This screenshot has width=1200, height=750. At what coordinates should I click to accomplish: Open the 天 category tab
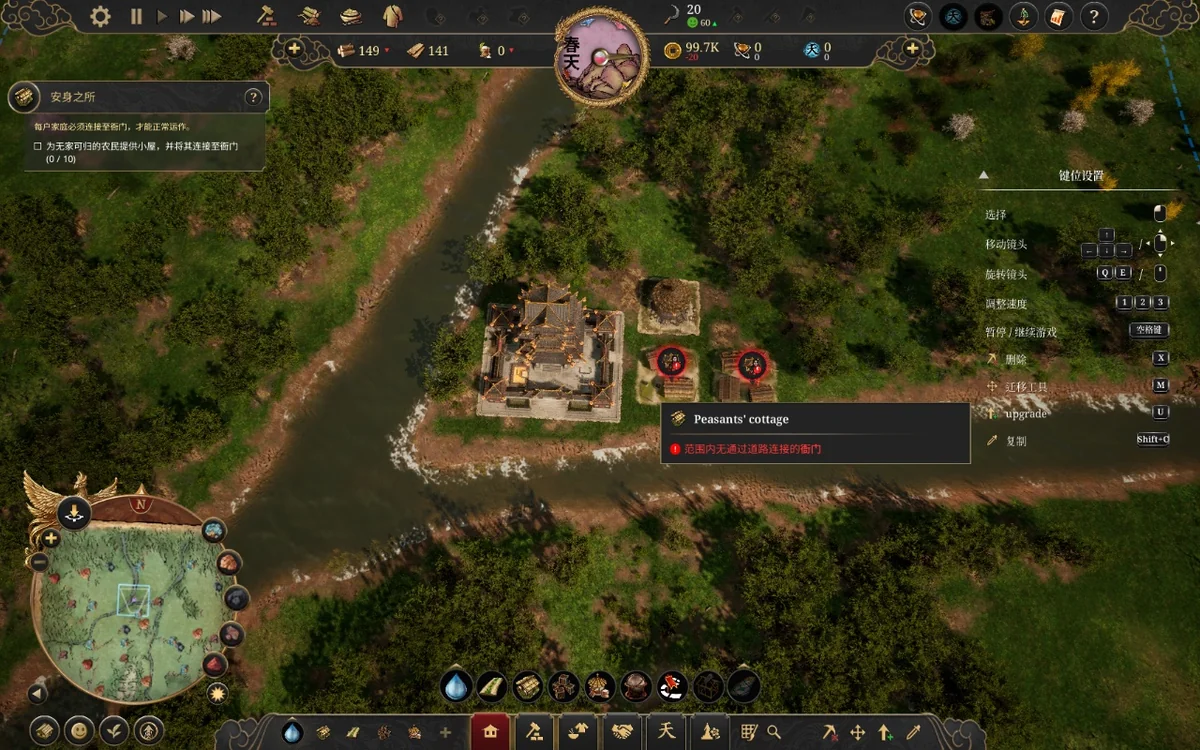click(667, 732)
